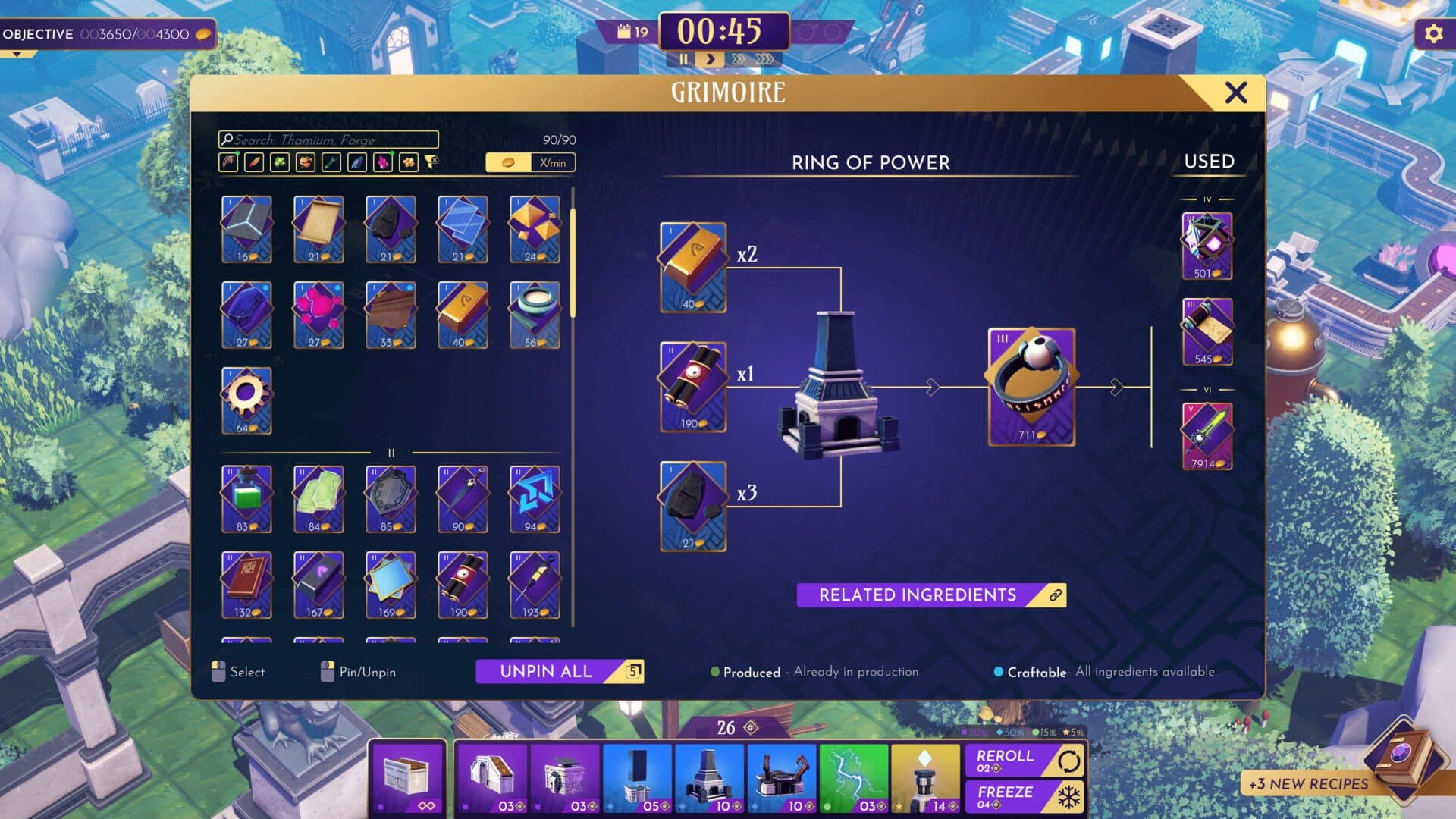Open the Related Ingredients section
Viewport: 1456px width, 819px height.
(931, 595)
